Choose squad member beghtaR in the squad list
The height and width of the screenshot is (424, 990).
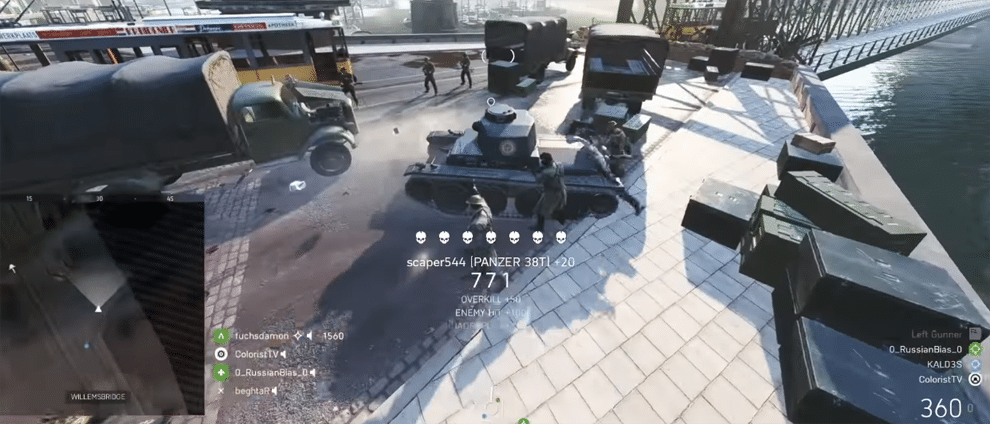tap(252, 390)
